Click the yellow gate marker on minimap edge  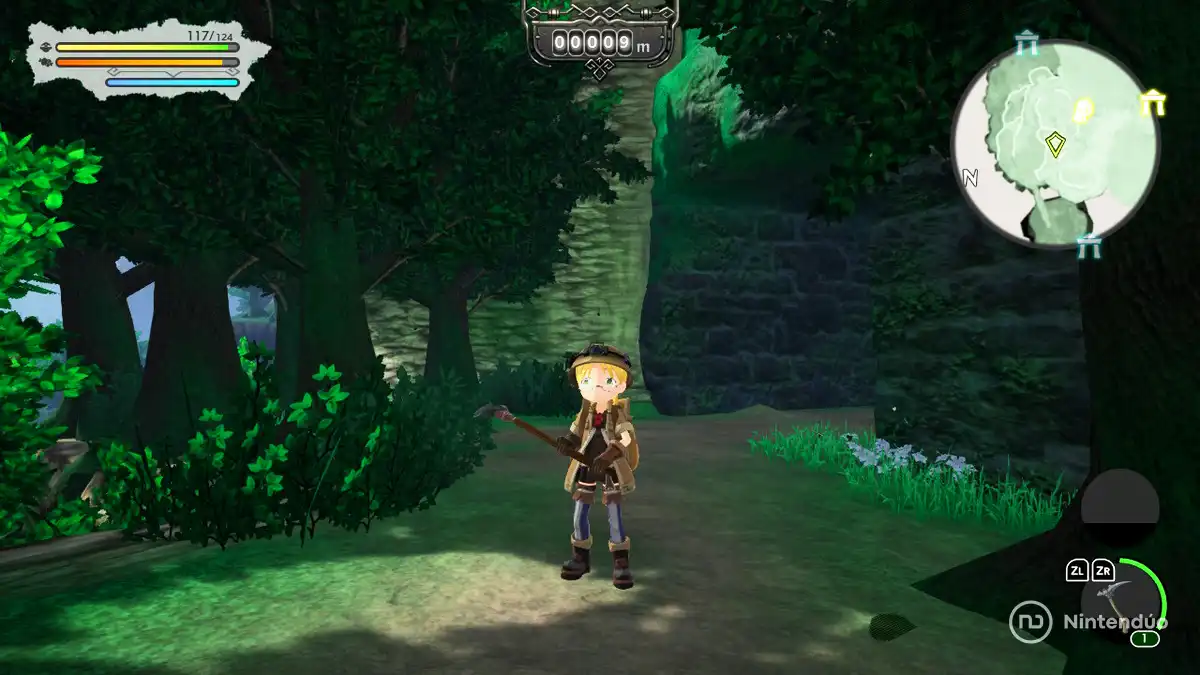1152,101
